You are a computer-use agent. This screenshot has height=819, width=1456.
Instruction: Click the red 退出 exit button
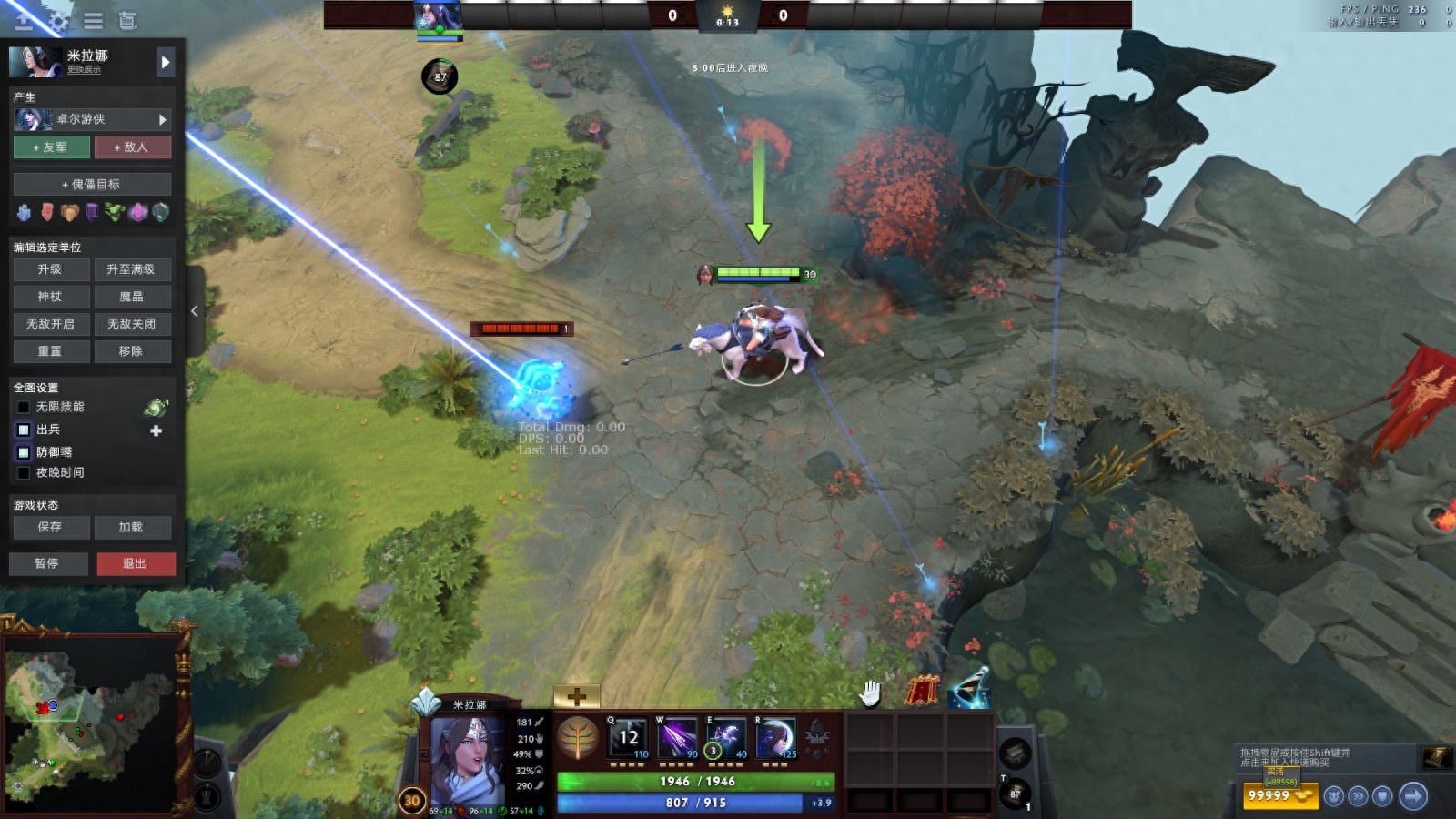tap(136, 563)
